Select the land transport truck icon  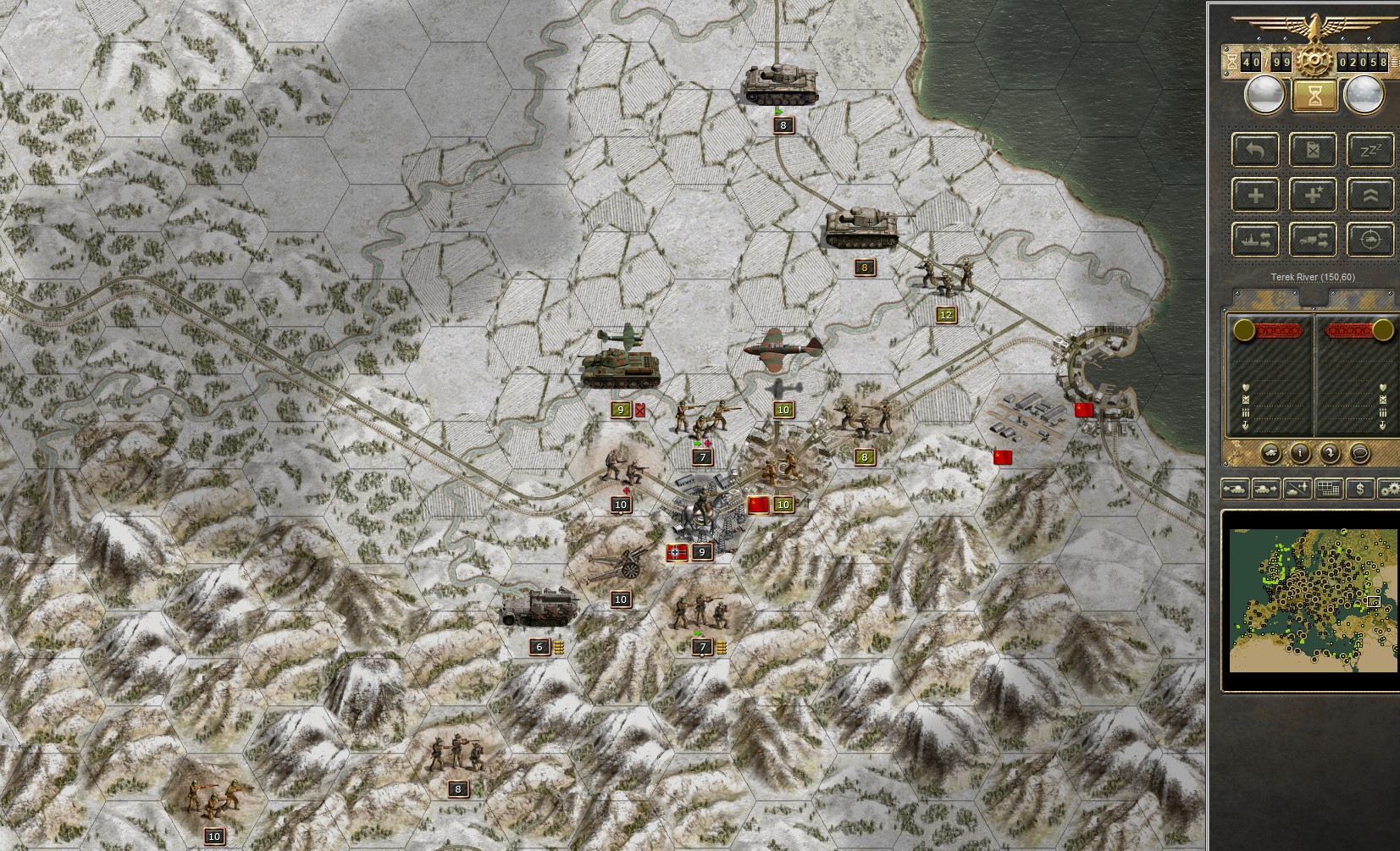[1313, 239]
